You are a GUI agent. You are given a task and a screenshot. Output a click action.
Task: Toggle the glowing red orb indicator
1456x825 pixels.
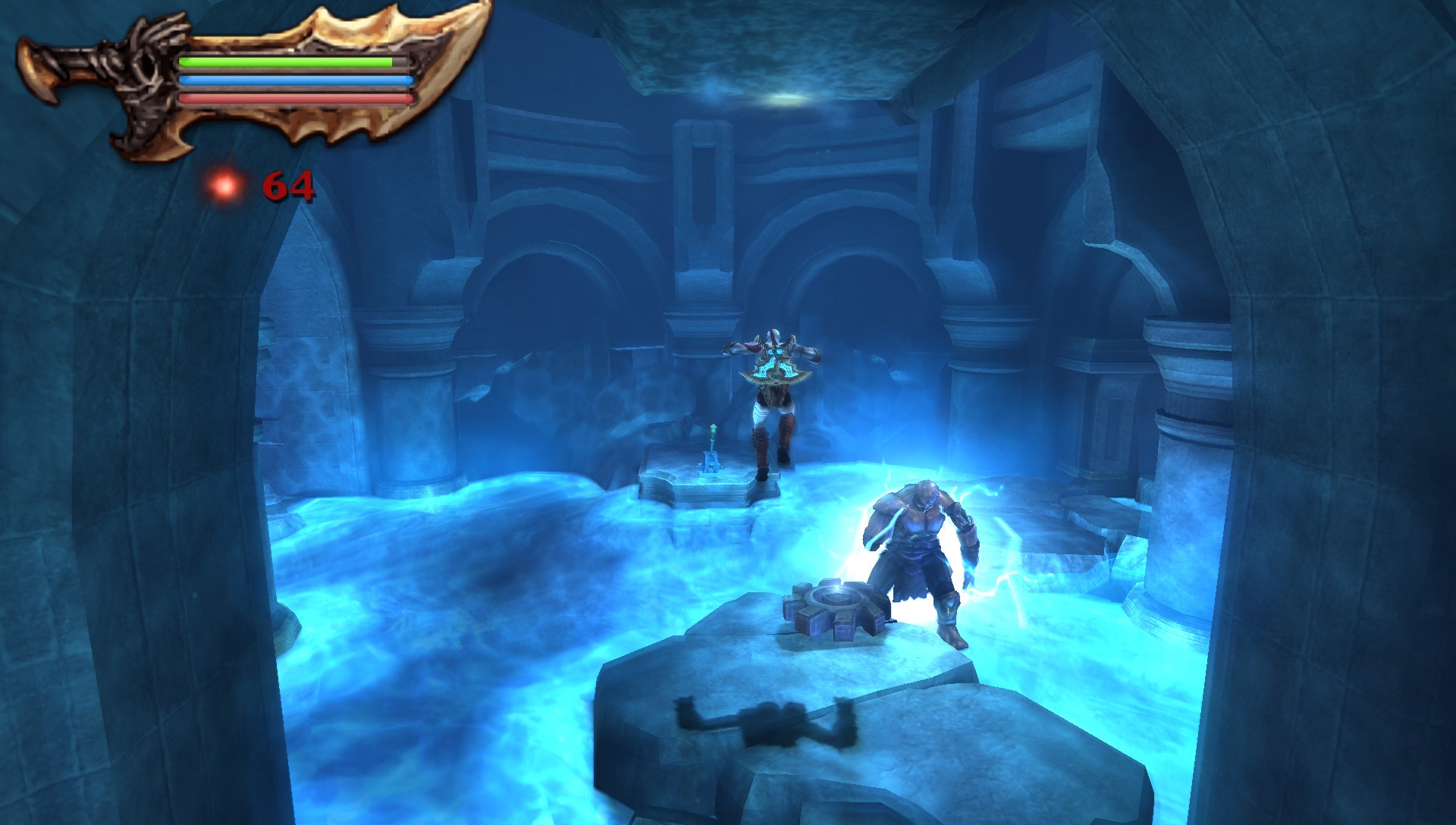point(224,186)
